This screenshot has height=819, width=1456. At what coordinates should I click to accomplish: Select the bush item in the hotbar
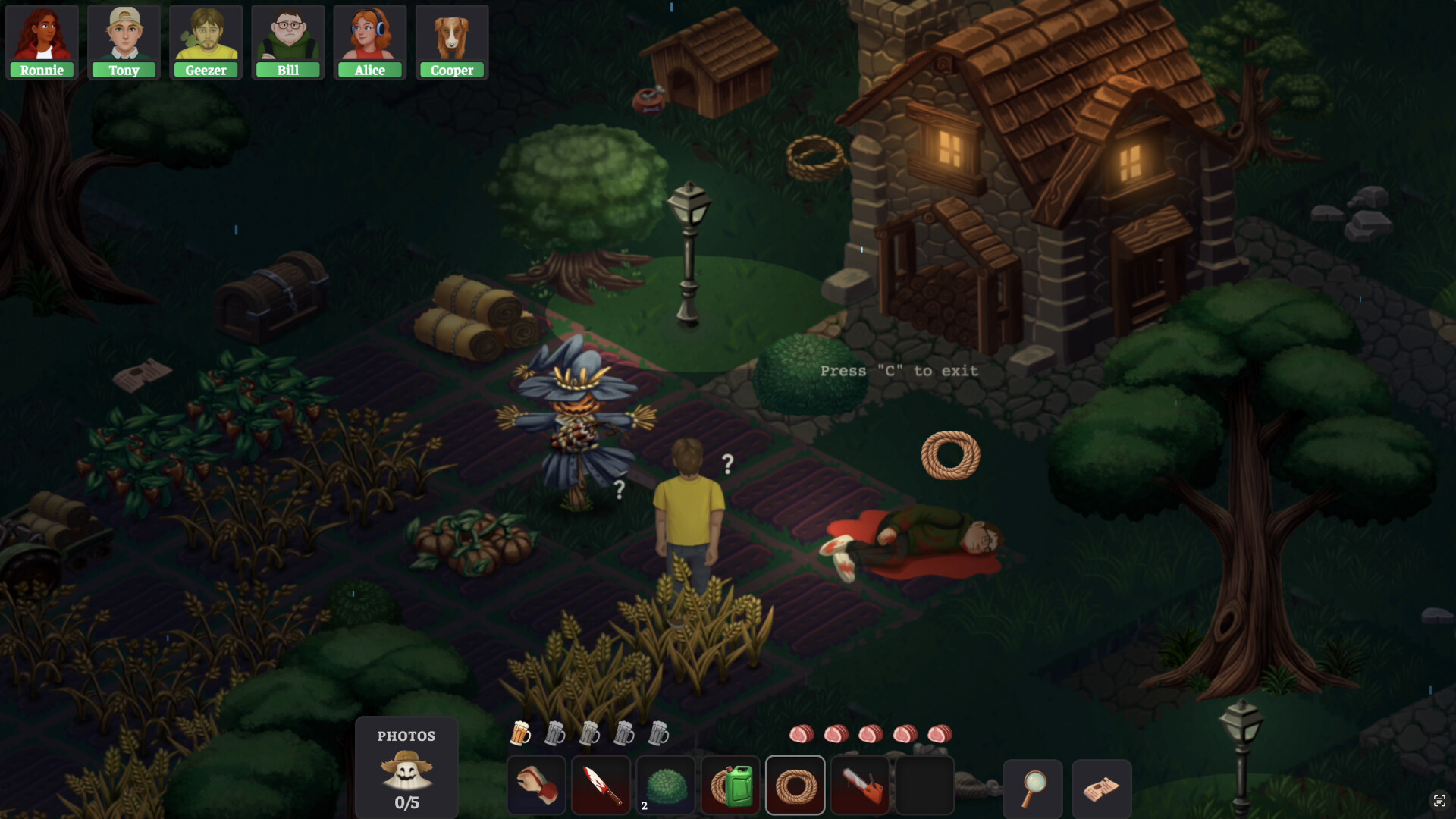tap(666, 785)
